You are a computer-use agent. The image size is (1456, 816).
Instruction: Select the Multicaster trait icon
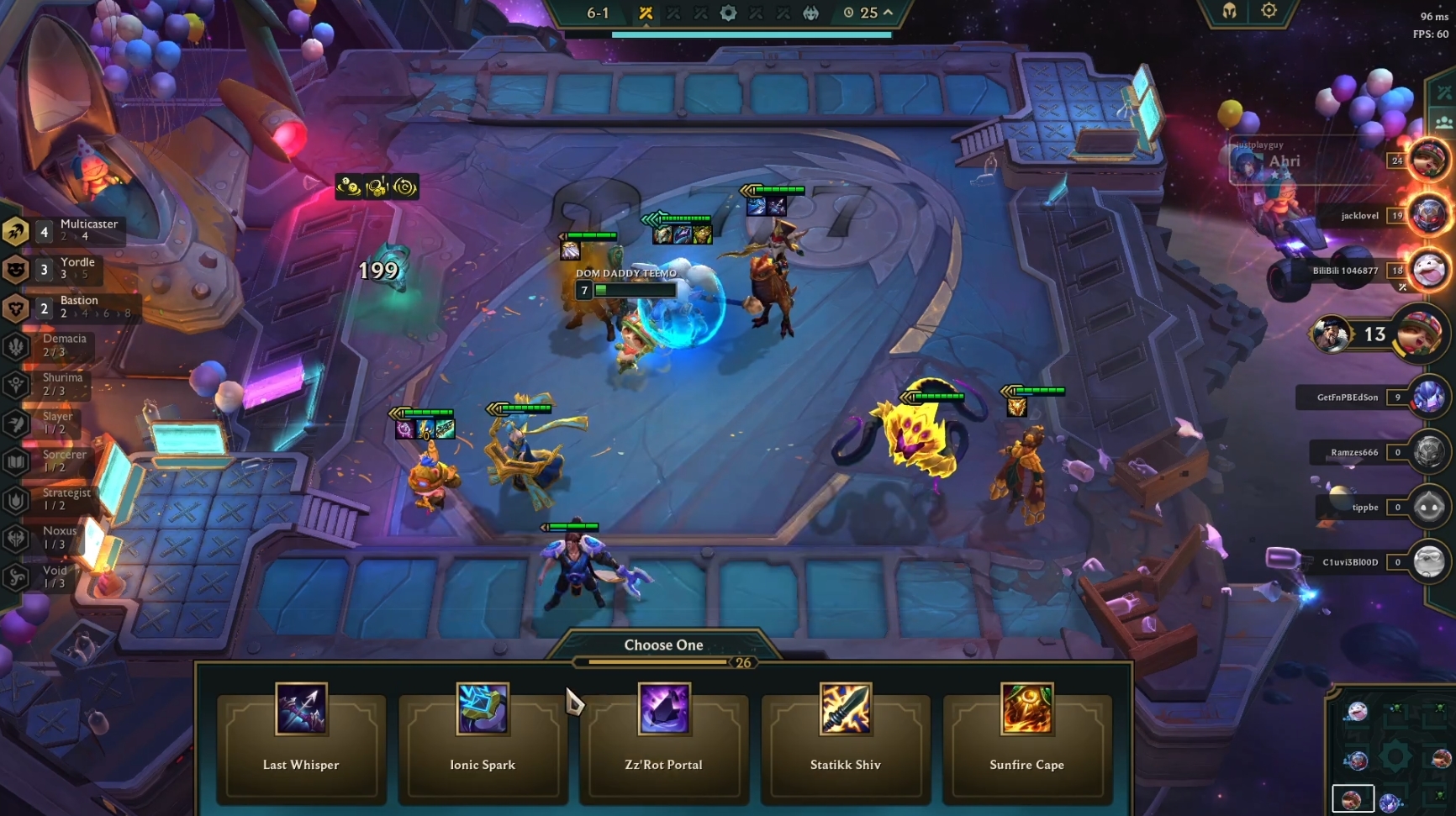[x=13, y=230]
